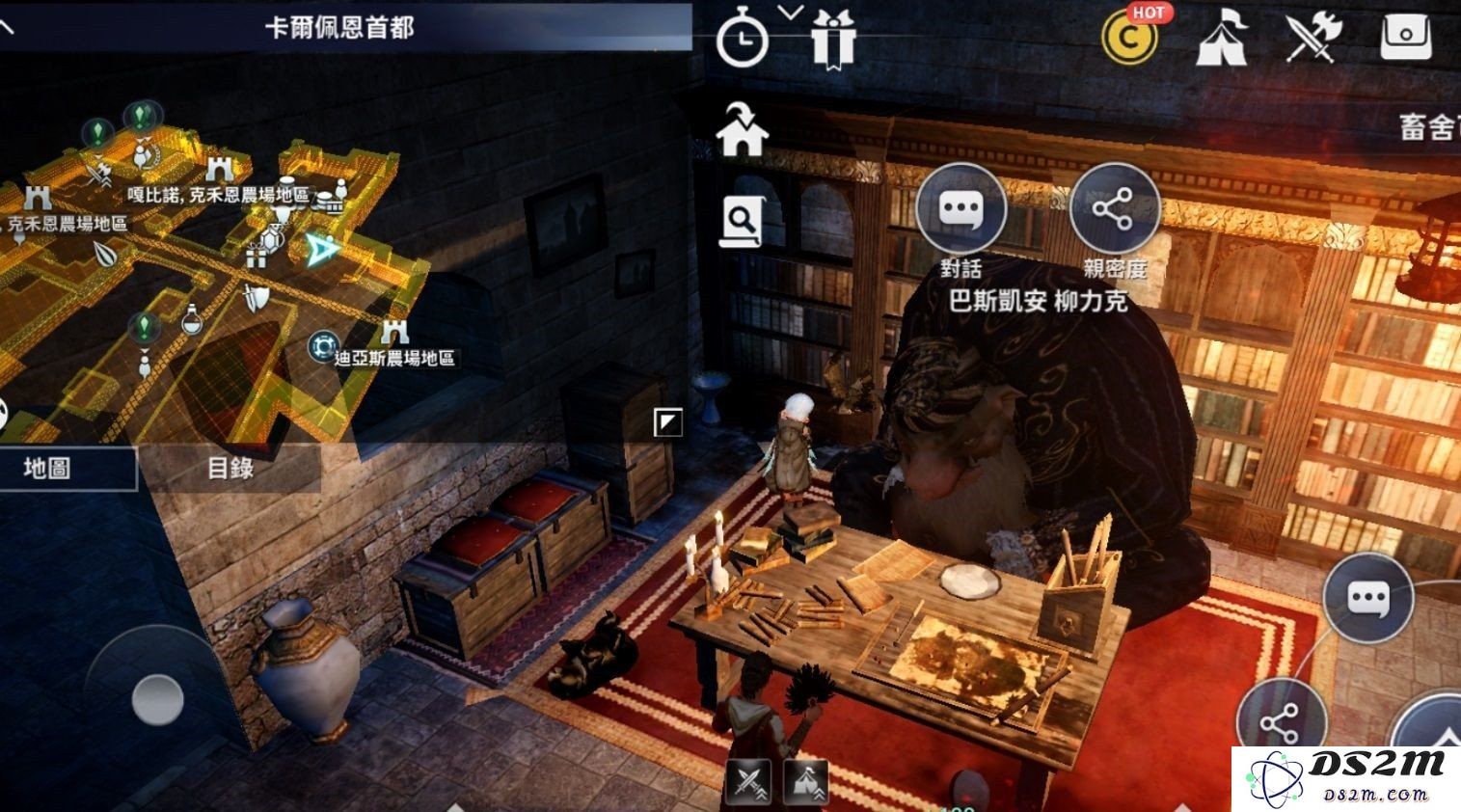Screen dimensions: 1461x812
Task: Open the camp tent flag icon
Action: 1222,40
